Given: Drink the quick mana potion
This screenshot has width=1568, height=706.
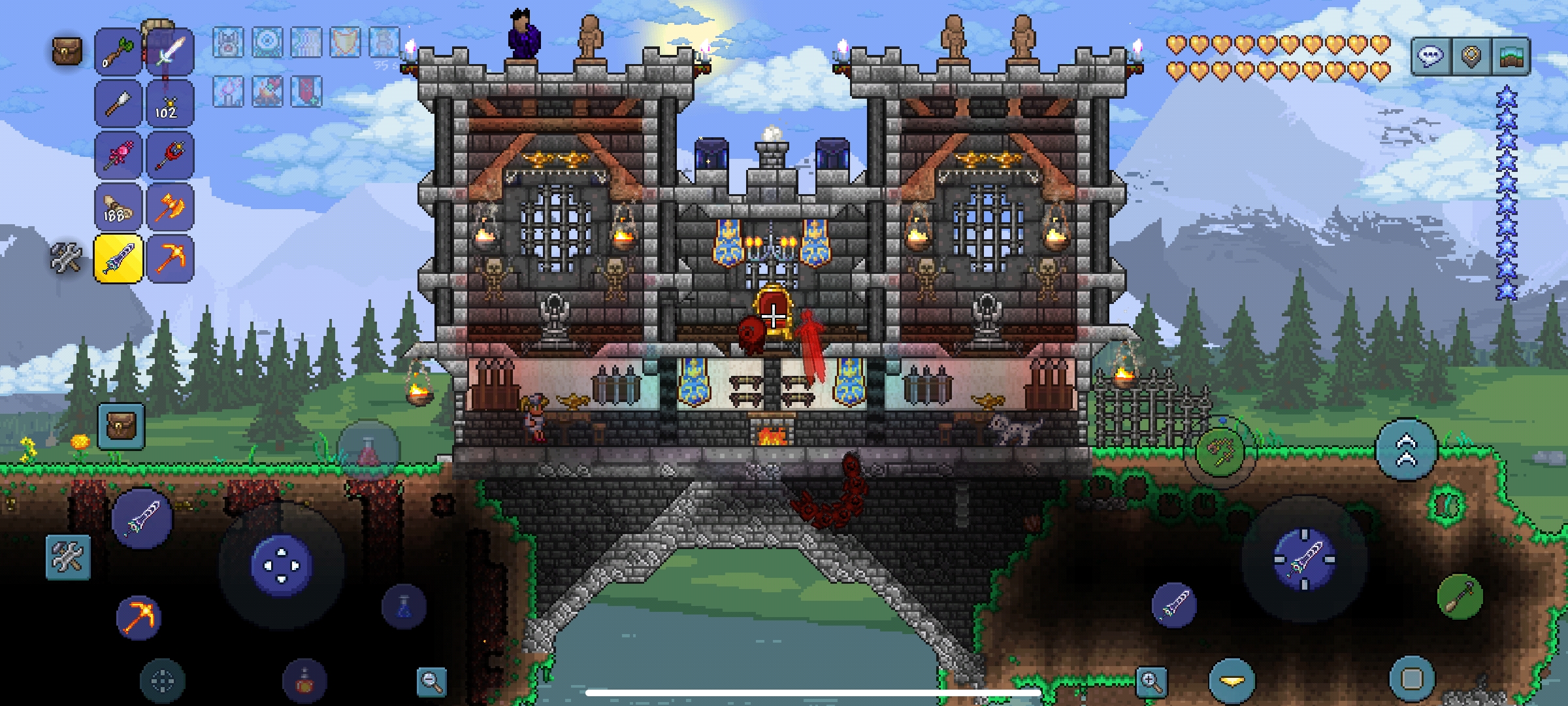Looking at the screenshot, I should coord(404,606).
